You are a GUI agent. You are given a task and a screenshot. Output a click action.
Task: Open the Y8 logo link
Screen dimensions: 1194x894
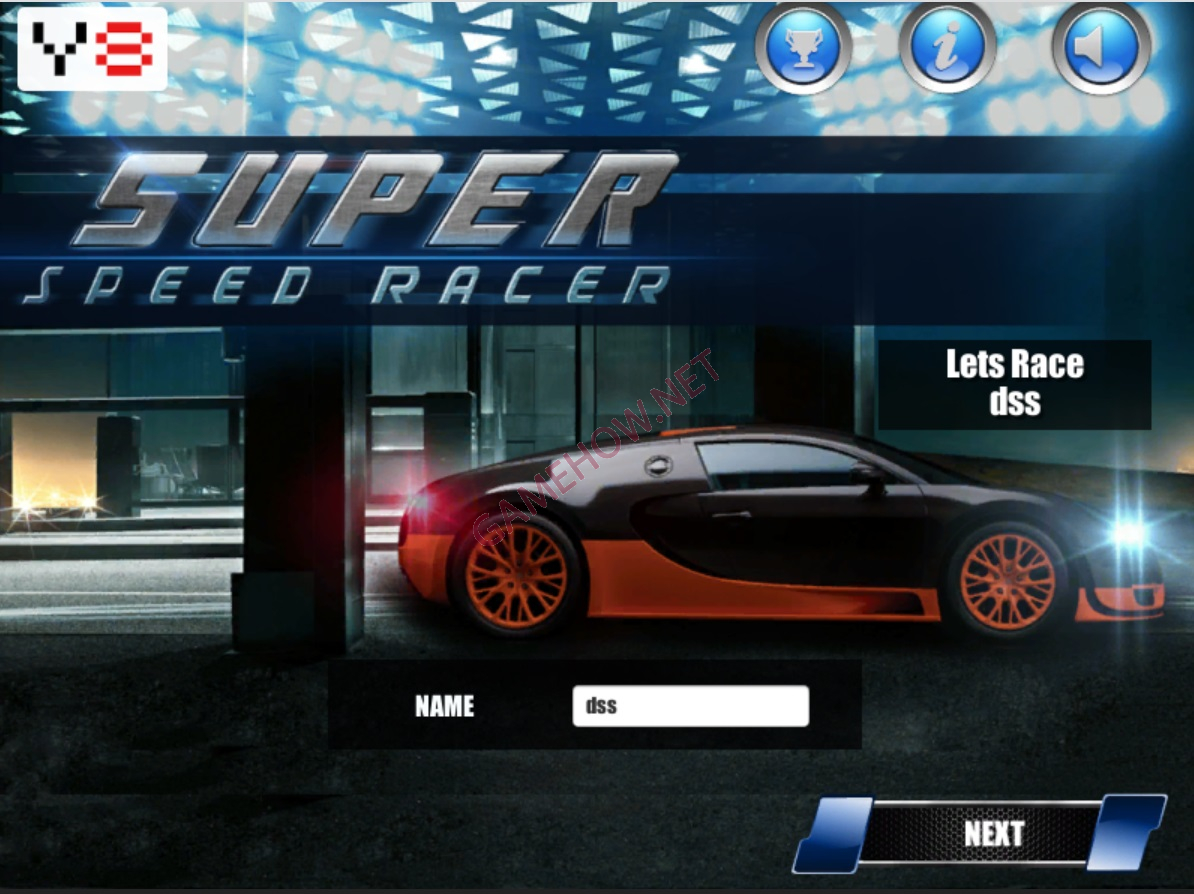93,49
